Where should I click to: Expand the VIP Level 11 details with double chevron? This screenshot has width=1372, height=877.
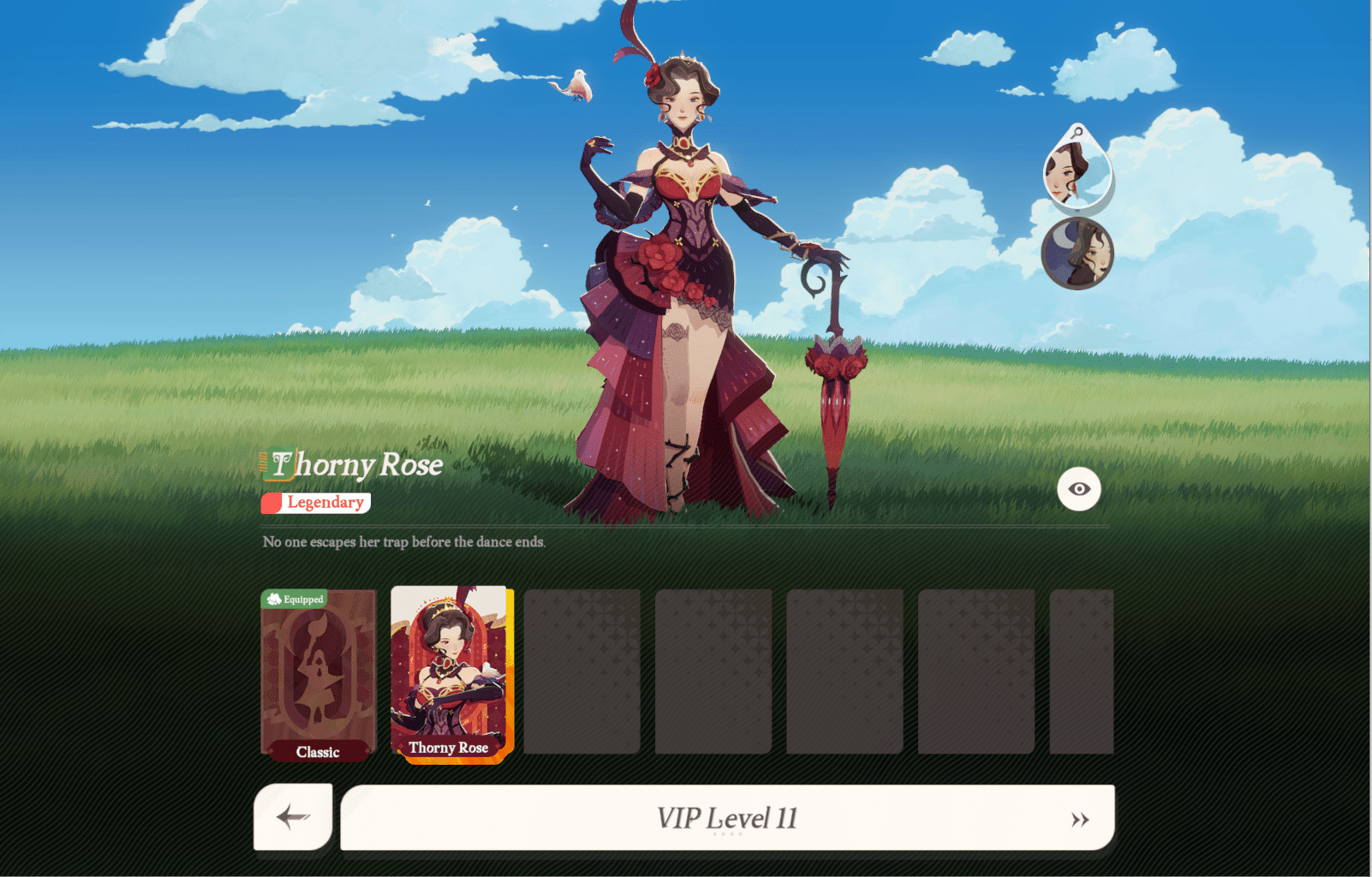1079,818
